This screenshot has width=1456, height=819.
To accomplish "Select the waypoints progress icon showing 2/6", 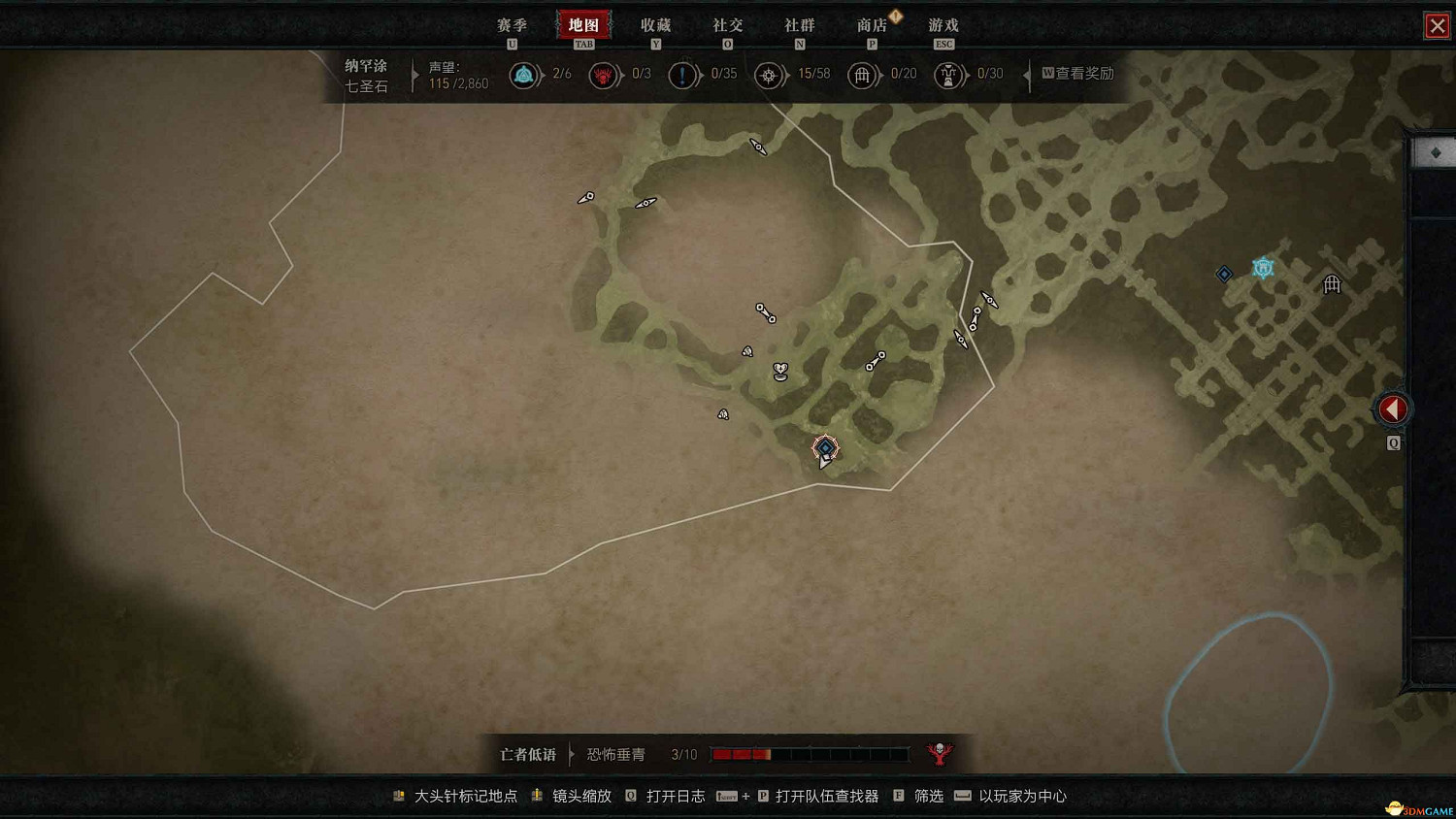I will point(525,75).
